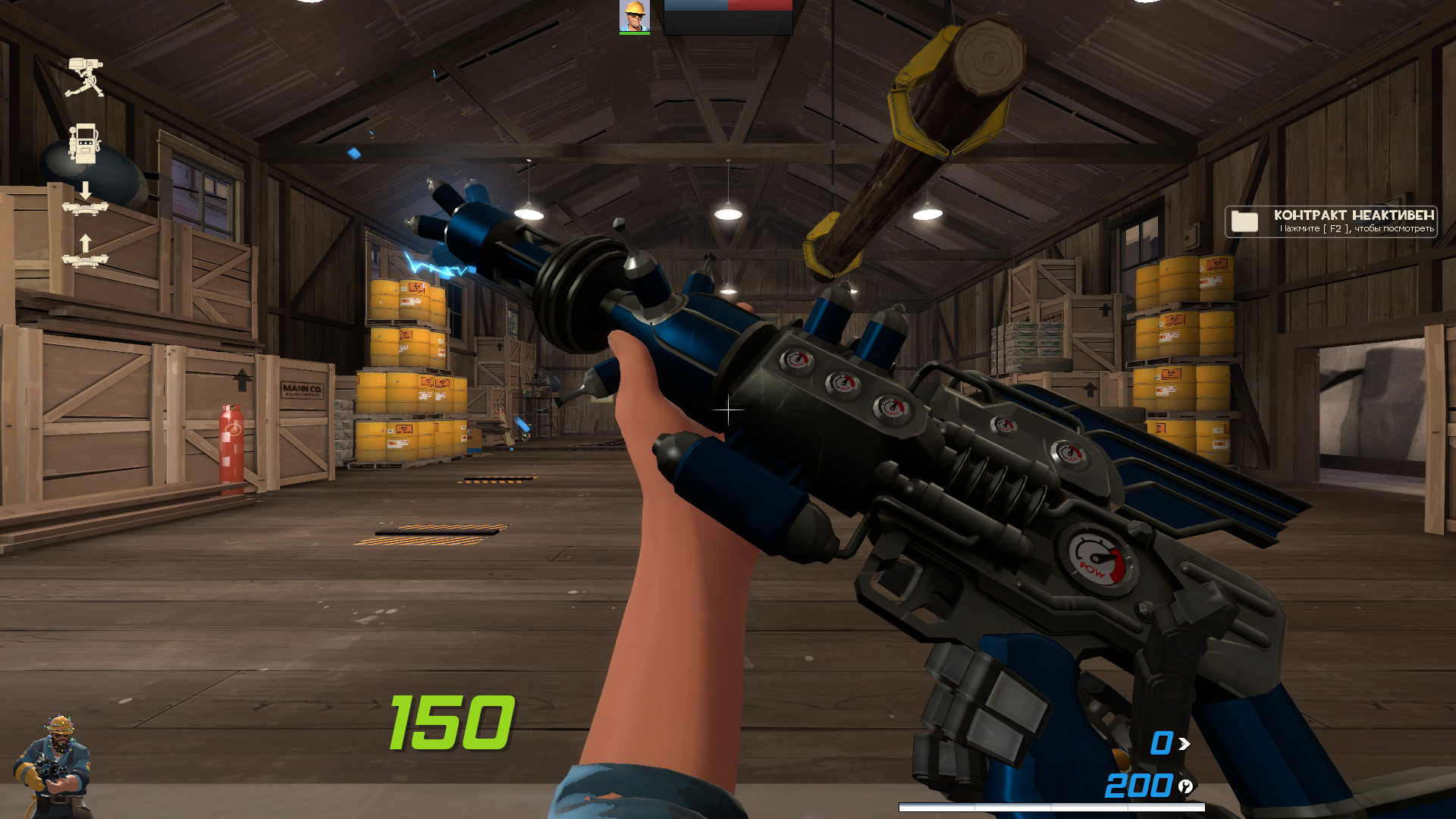Click the crosshair at screen center
Viewport: 1456px width, 819px height.
[x=728, y=409]
